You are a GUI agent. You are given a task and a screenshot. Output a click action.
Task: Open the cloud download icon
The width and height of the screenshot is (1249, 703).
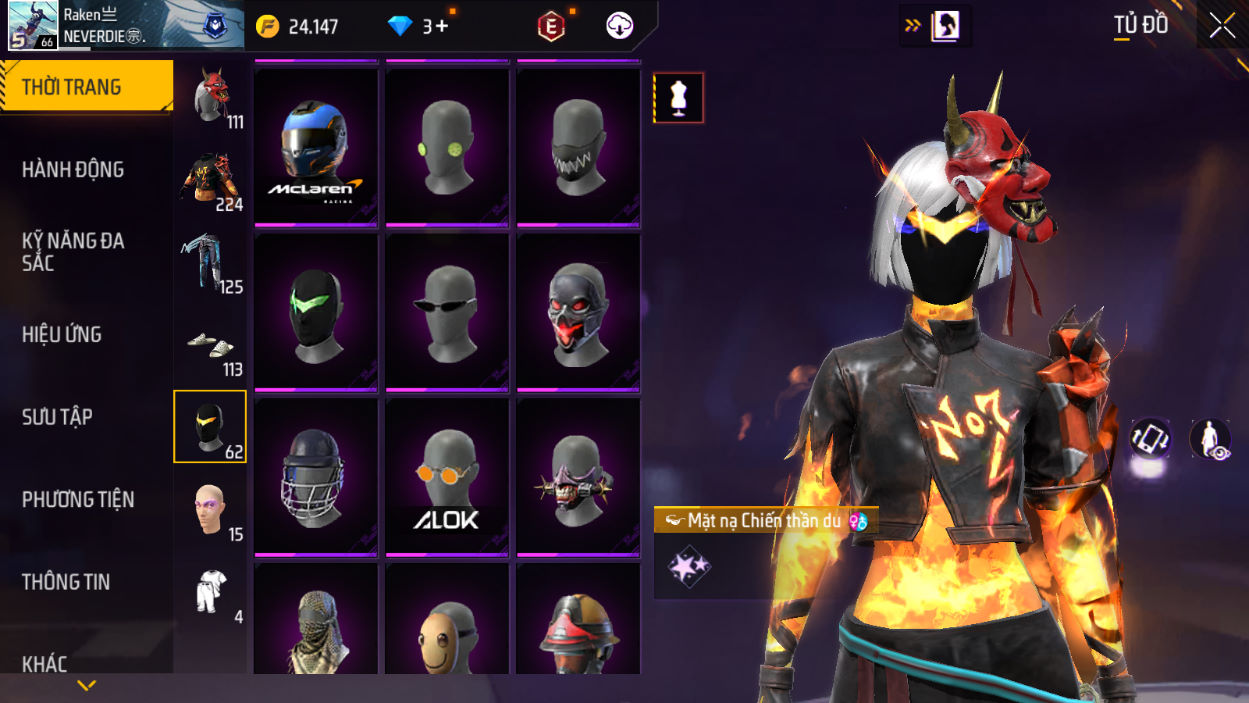pyautogui.click(x=619, y=26)
